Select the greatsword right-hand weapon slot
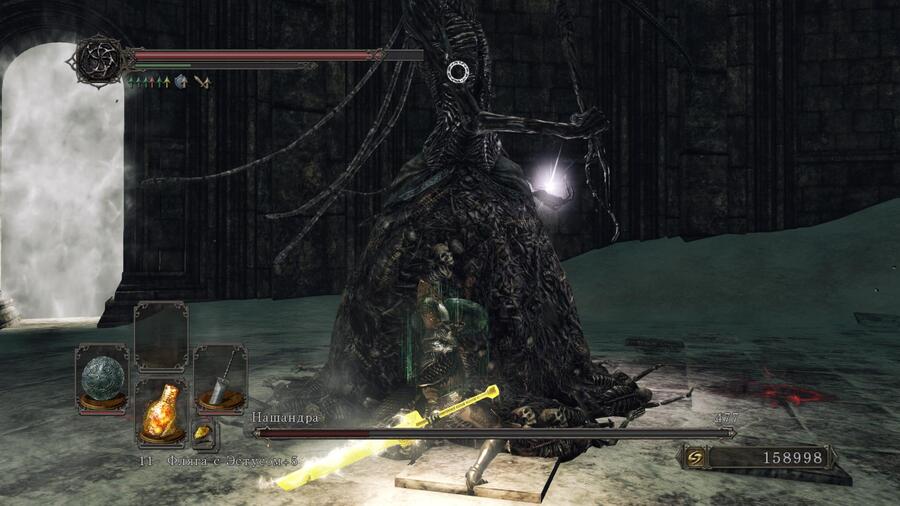 tap(219, 377)
